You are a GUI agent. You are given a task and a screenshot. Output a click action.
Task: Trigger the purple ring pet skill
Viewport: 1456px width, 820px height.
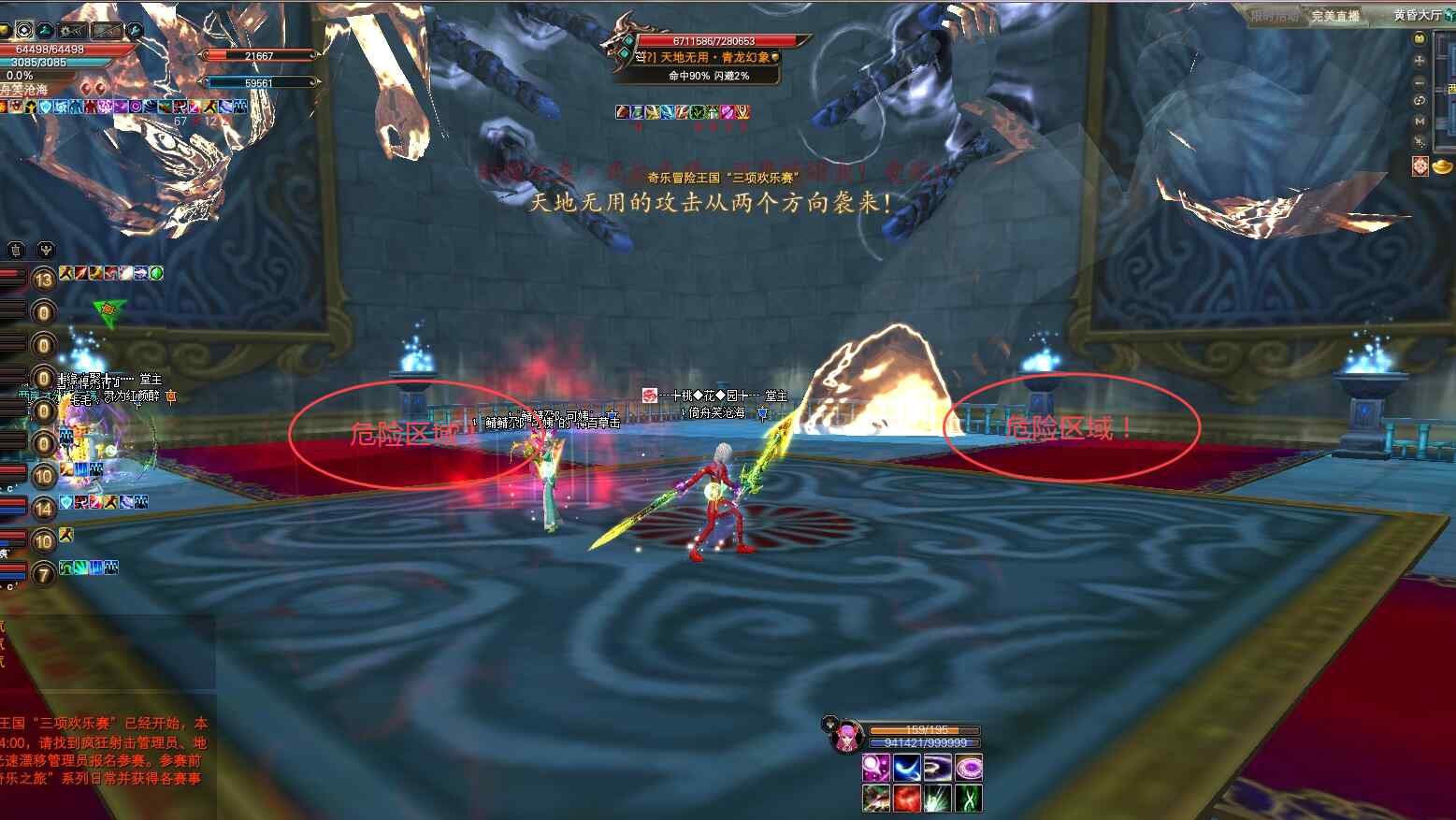pos(968,769)
